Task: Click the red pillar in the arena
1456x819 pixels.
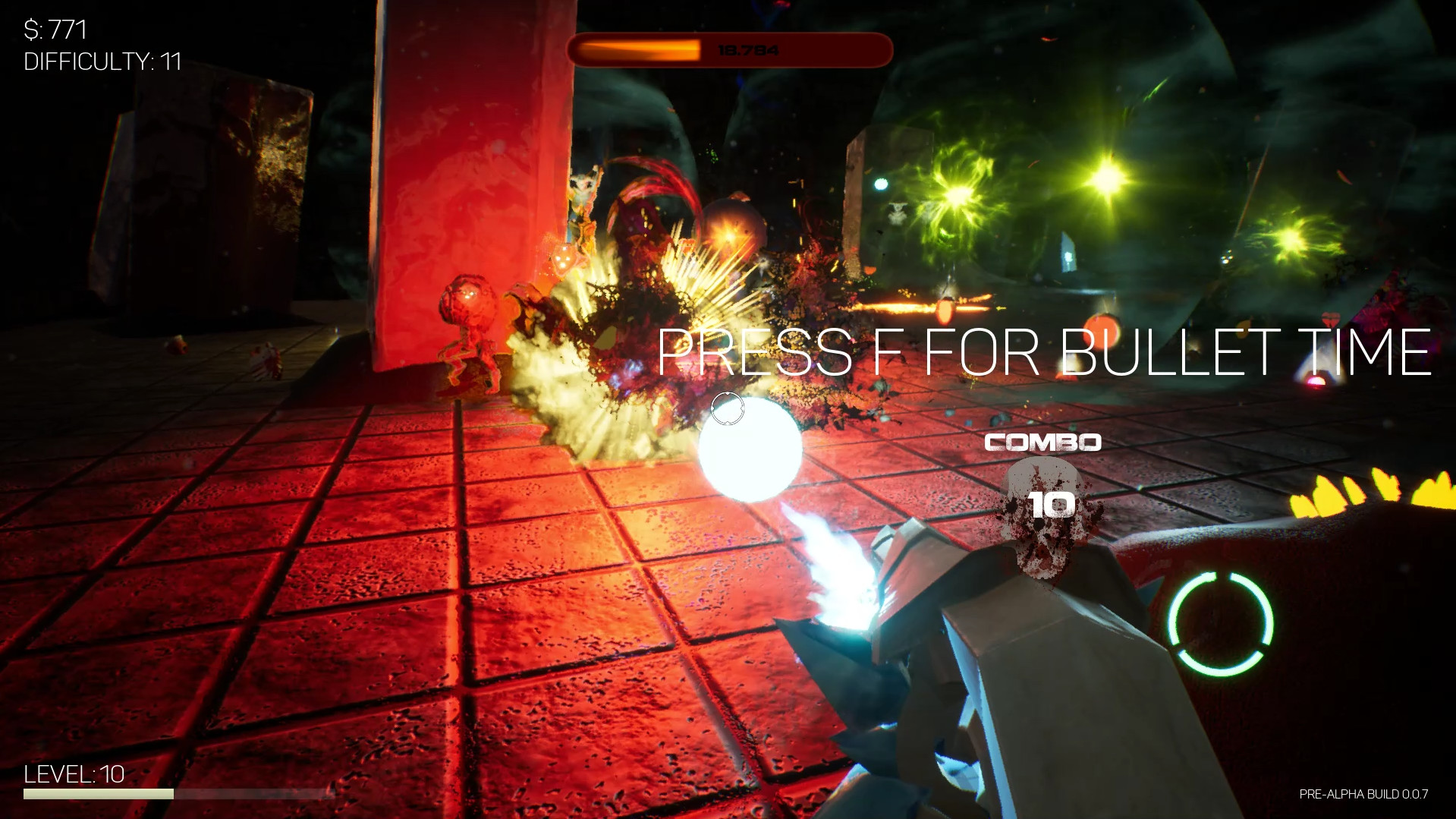Action: [x=470, y=190]
